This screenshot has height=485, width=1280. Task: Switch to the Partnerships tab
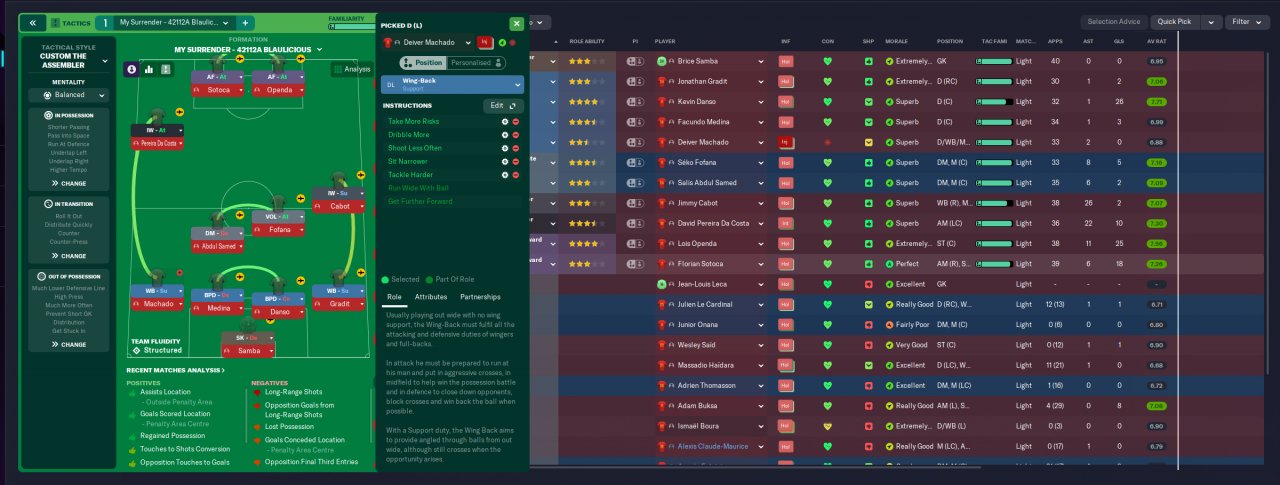pyautogui.click(x=480, y=297)
